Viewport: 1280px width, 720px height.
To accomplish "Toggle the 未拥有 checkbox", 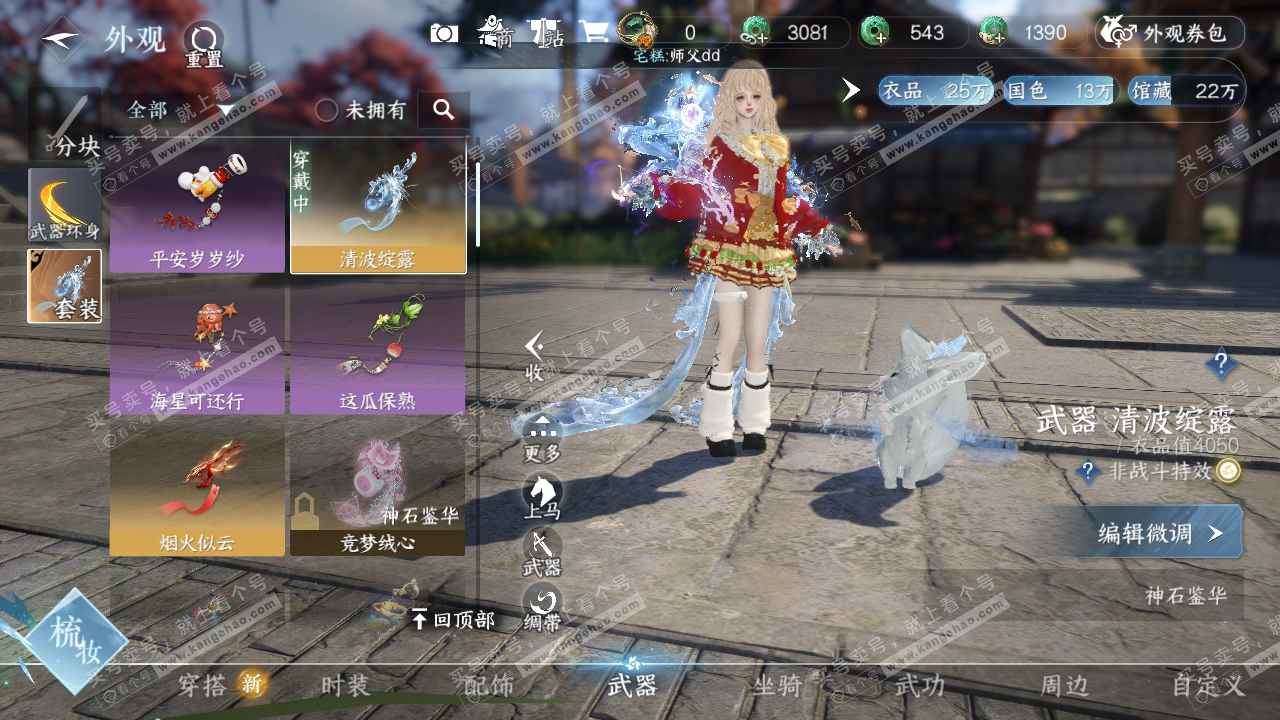I will click(327, 110).
